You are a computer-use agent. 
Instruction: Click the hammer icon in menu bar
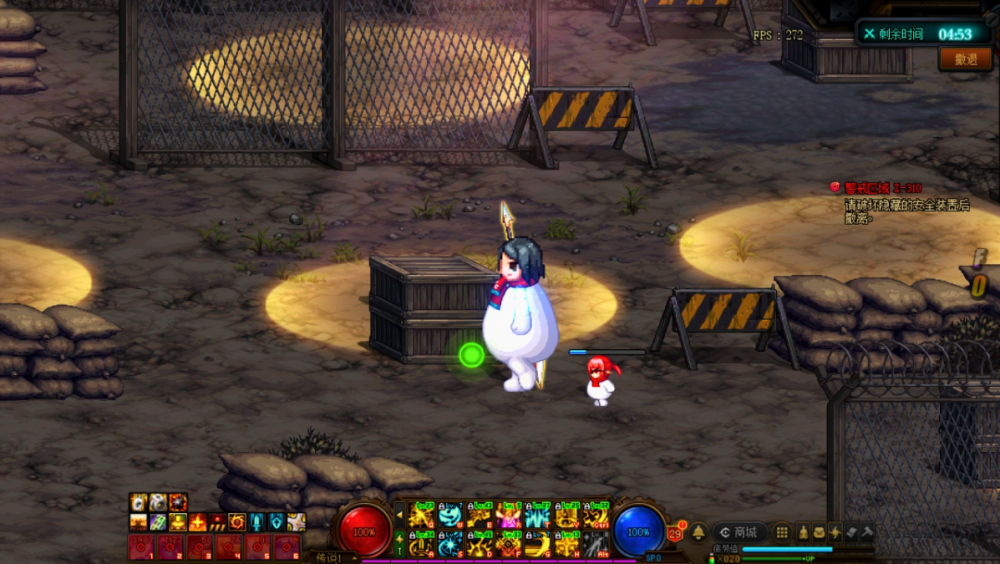pos(867,532)
